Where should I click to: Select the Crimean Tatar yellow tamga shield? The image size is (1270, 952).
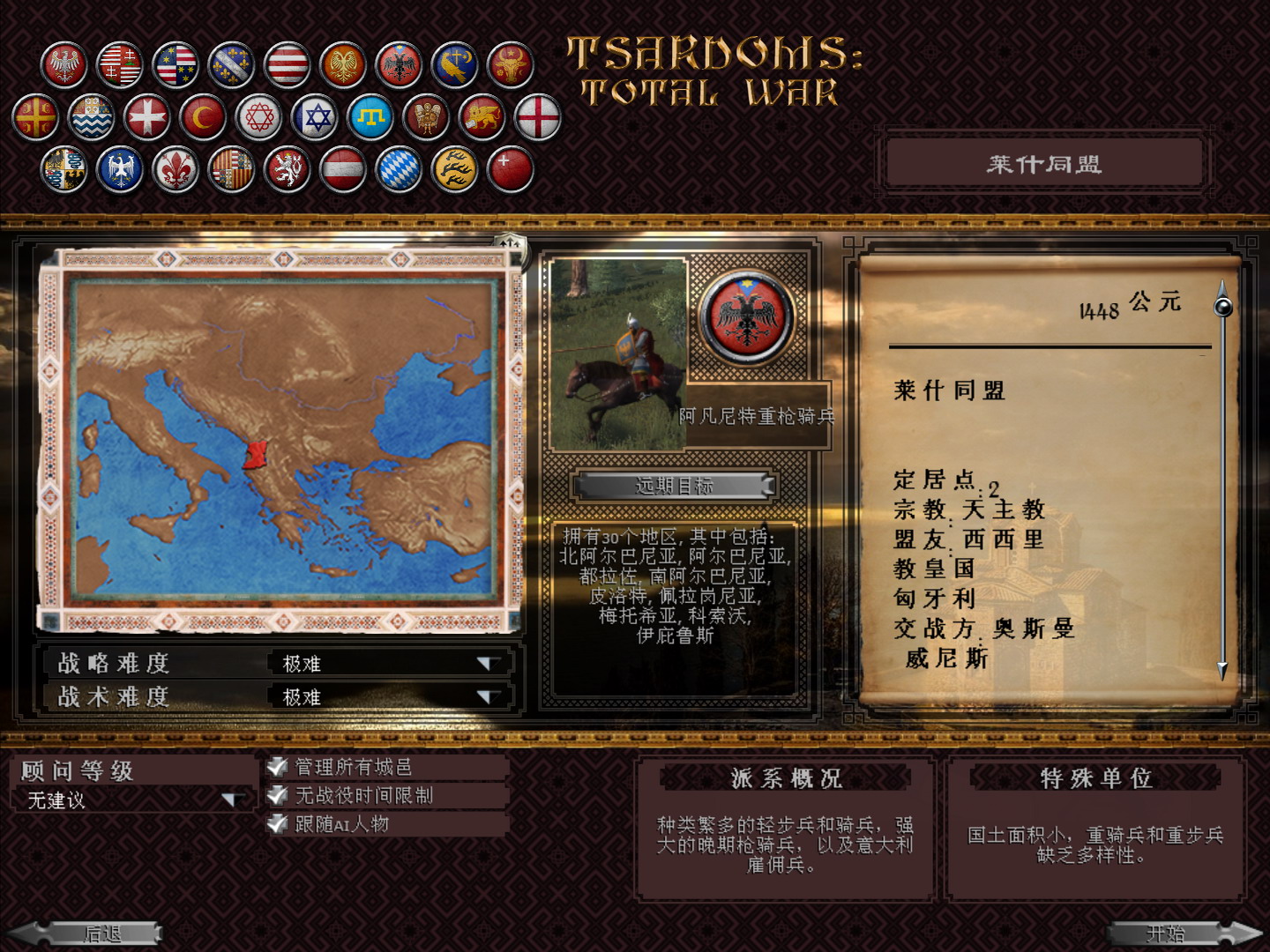369,115
